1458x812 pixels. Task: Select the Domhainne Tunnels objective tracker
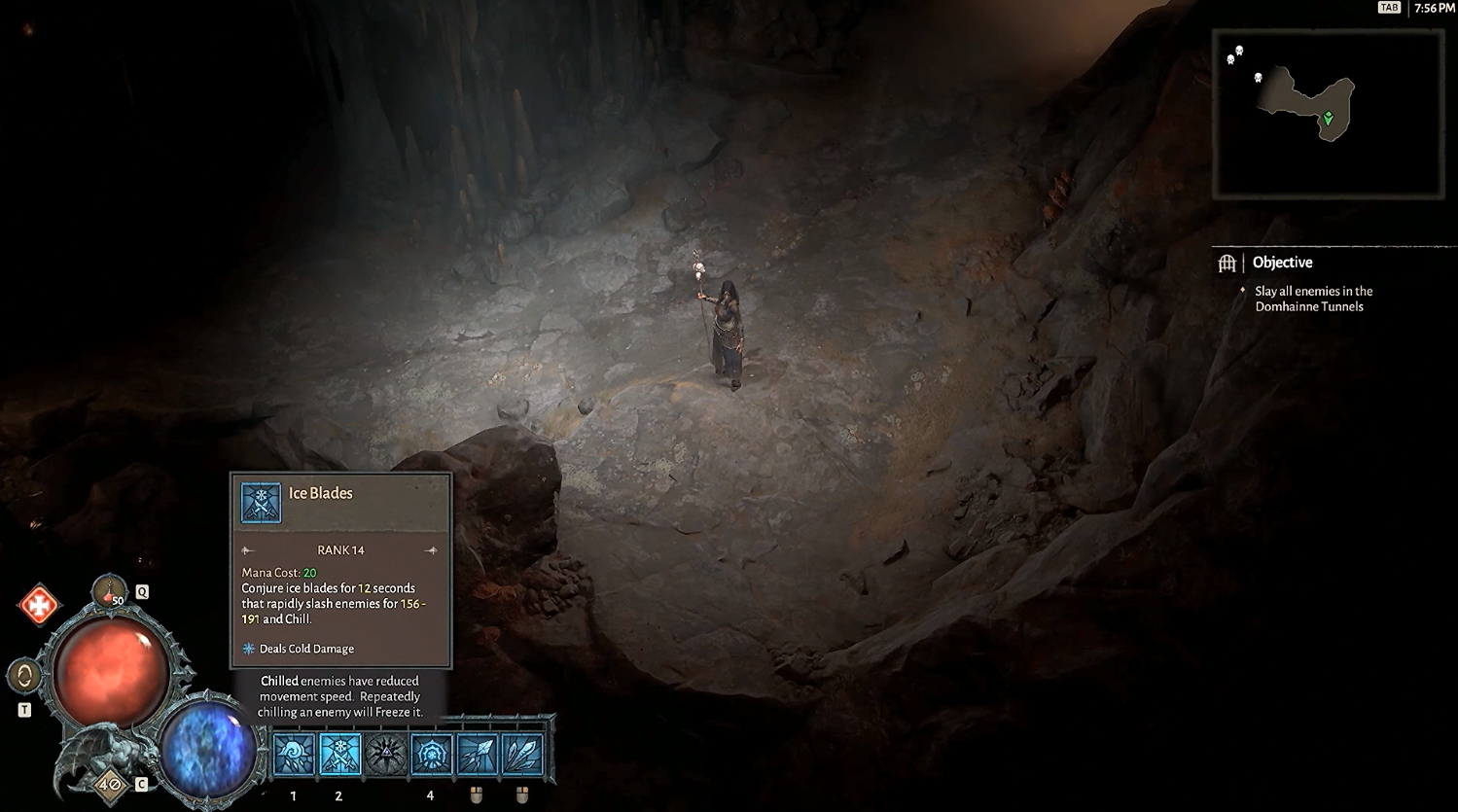1313,299
